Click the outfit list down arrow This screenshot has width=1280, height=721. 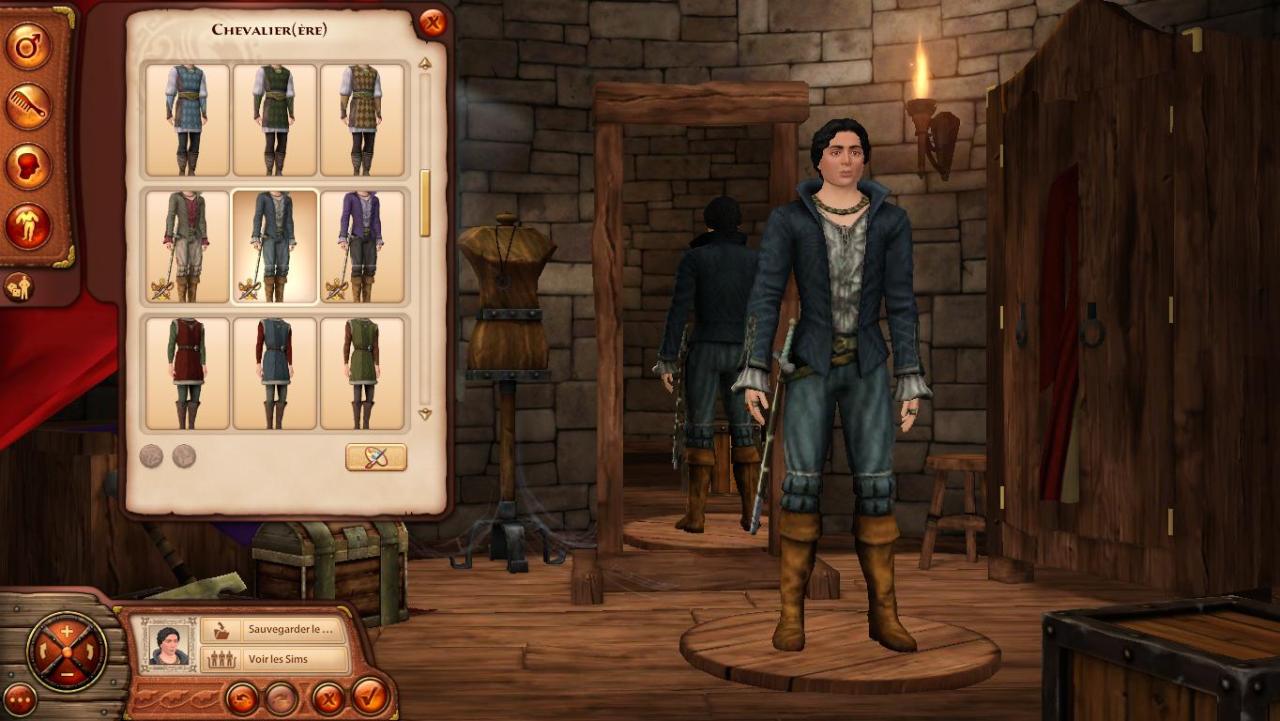pos(425,414)
